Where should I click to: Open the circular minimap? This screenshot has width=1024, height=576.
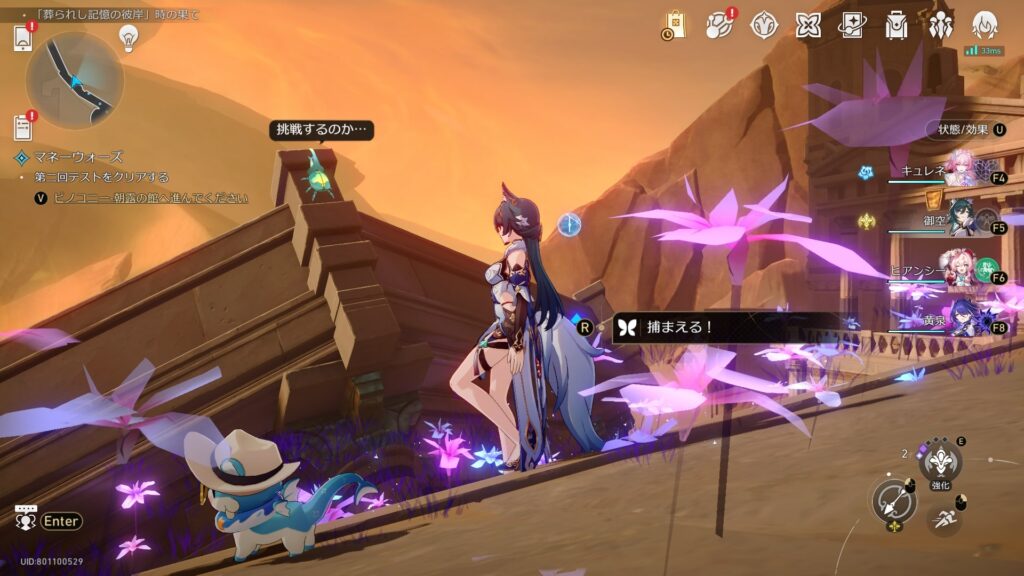coord(75,80)
